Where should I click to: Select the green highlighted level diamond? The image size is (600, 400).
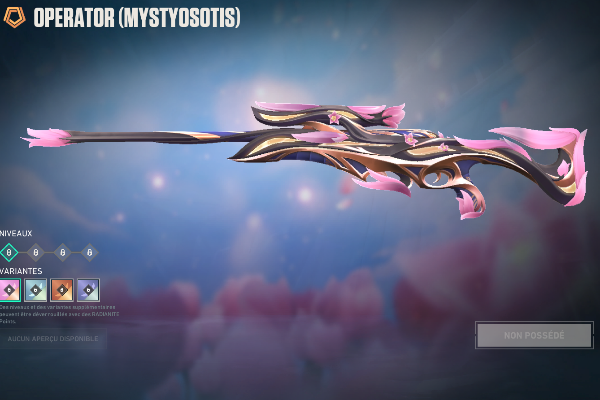tap(9, 253)
